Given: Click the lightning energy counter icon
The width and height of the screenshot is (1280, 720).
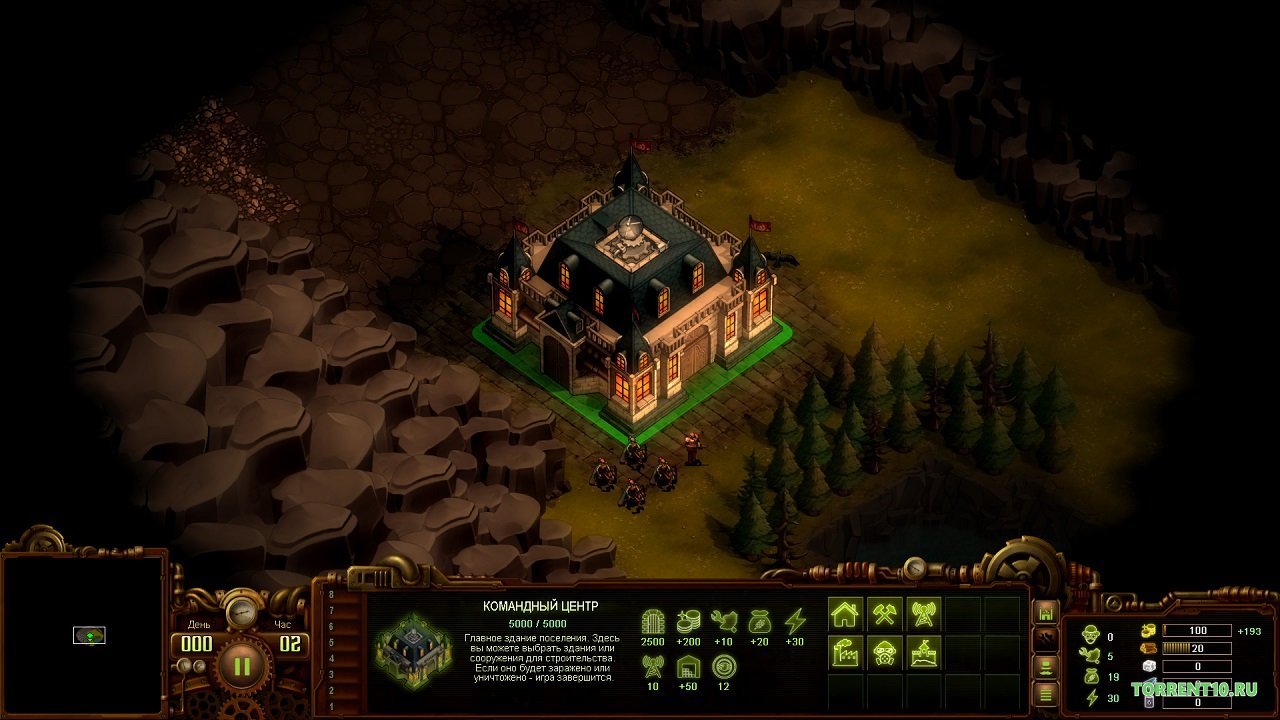Looking at the screenshot, I should pos(1091,697).
